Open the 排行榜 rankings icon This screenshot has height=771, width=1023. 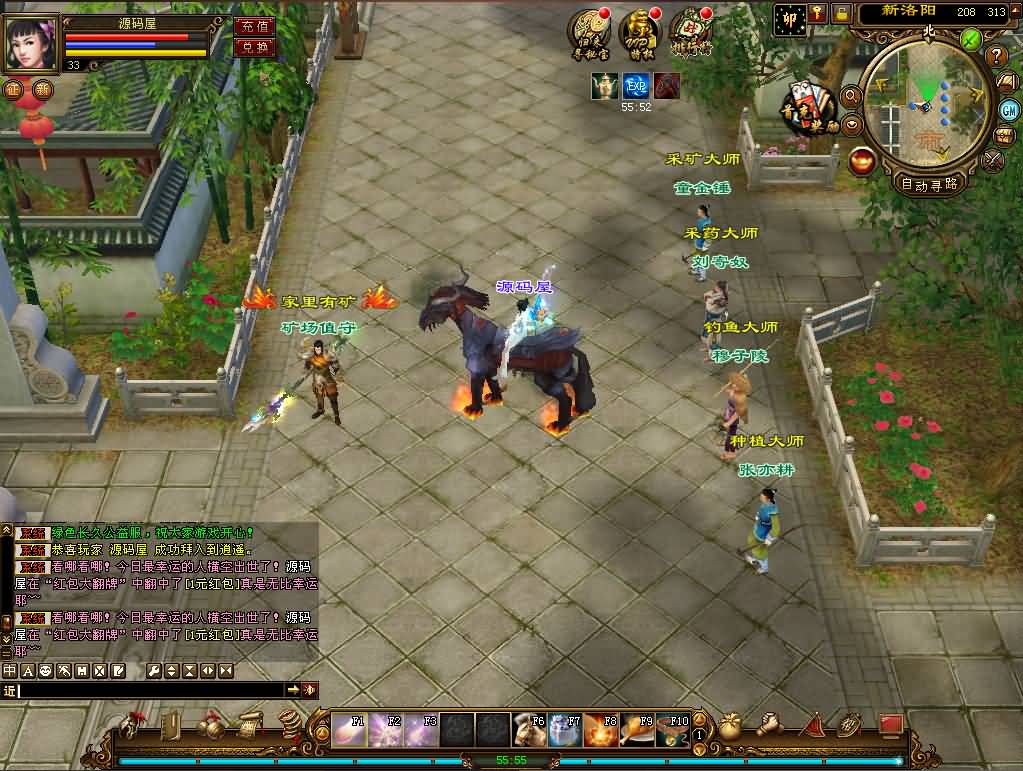click(x=690, y=31)
